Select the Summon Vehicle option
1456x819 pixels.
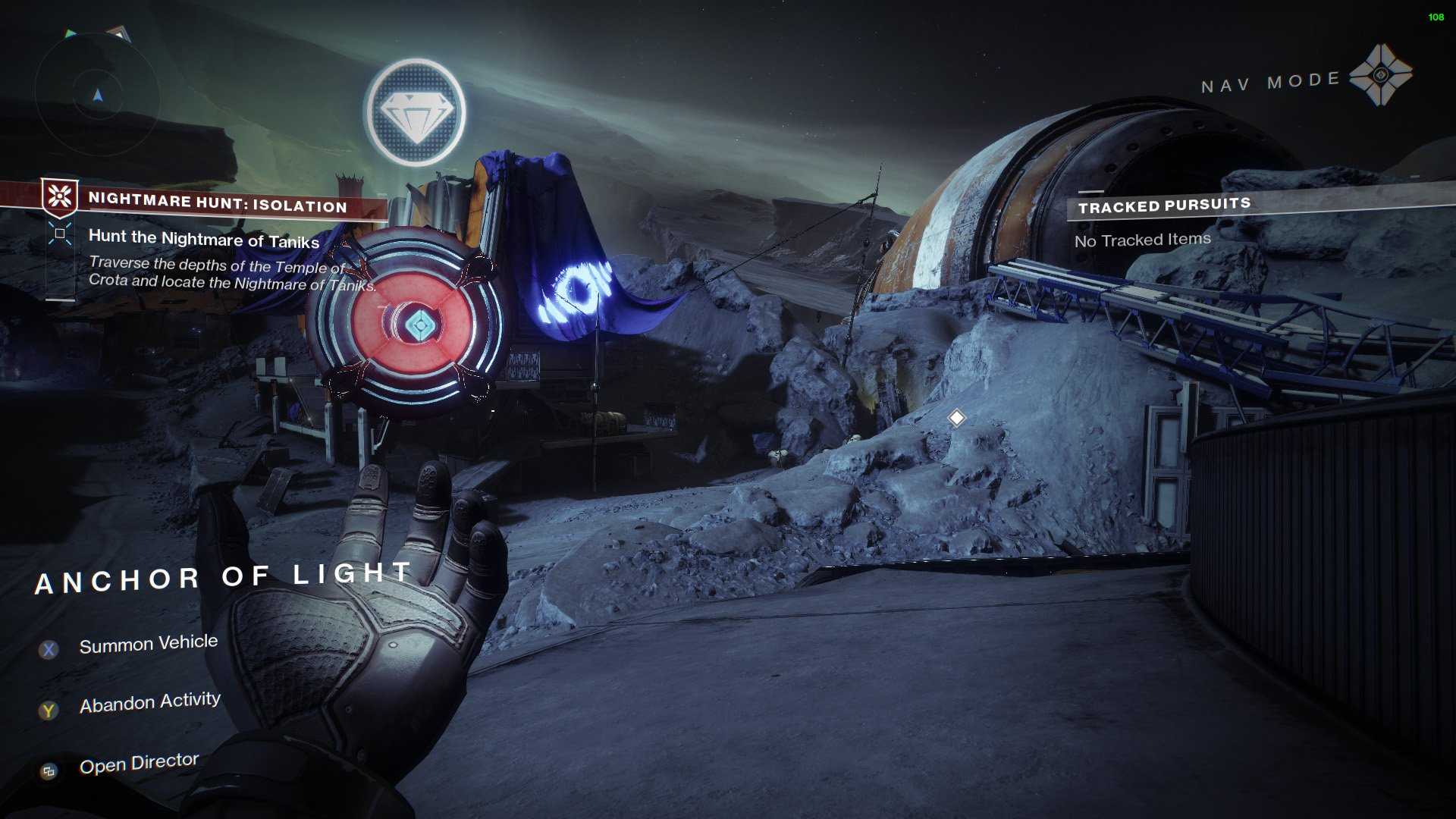point(148,645)
